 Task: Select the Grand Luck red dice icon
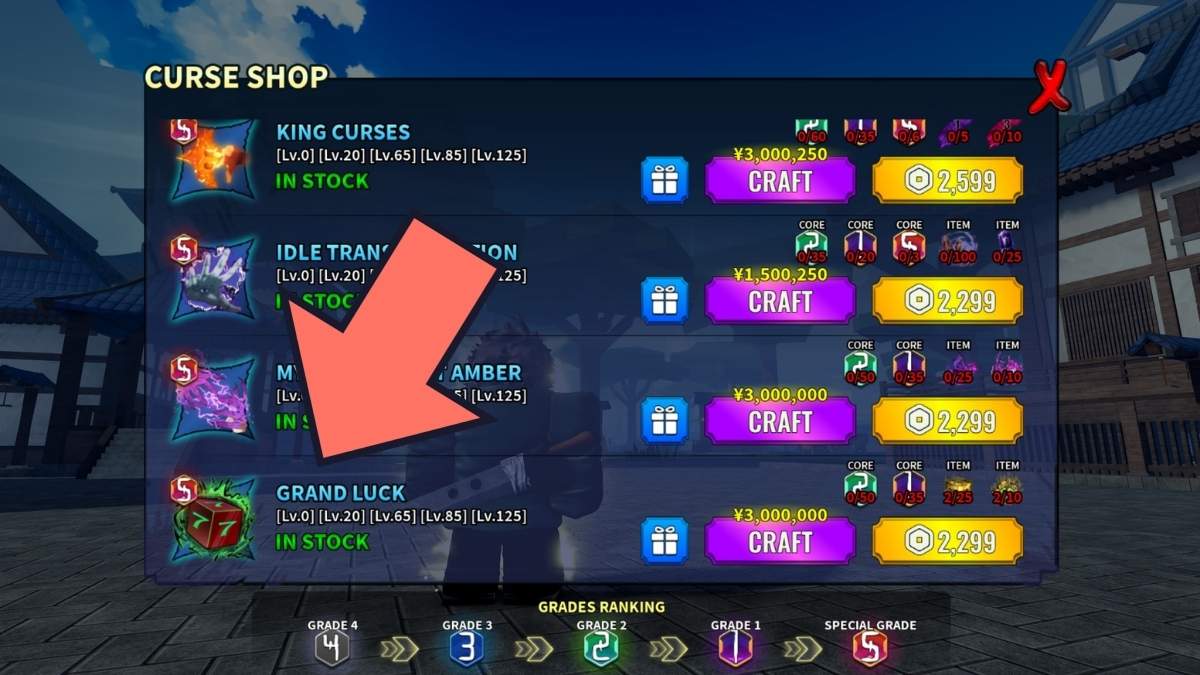tap(212, 523)
